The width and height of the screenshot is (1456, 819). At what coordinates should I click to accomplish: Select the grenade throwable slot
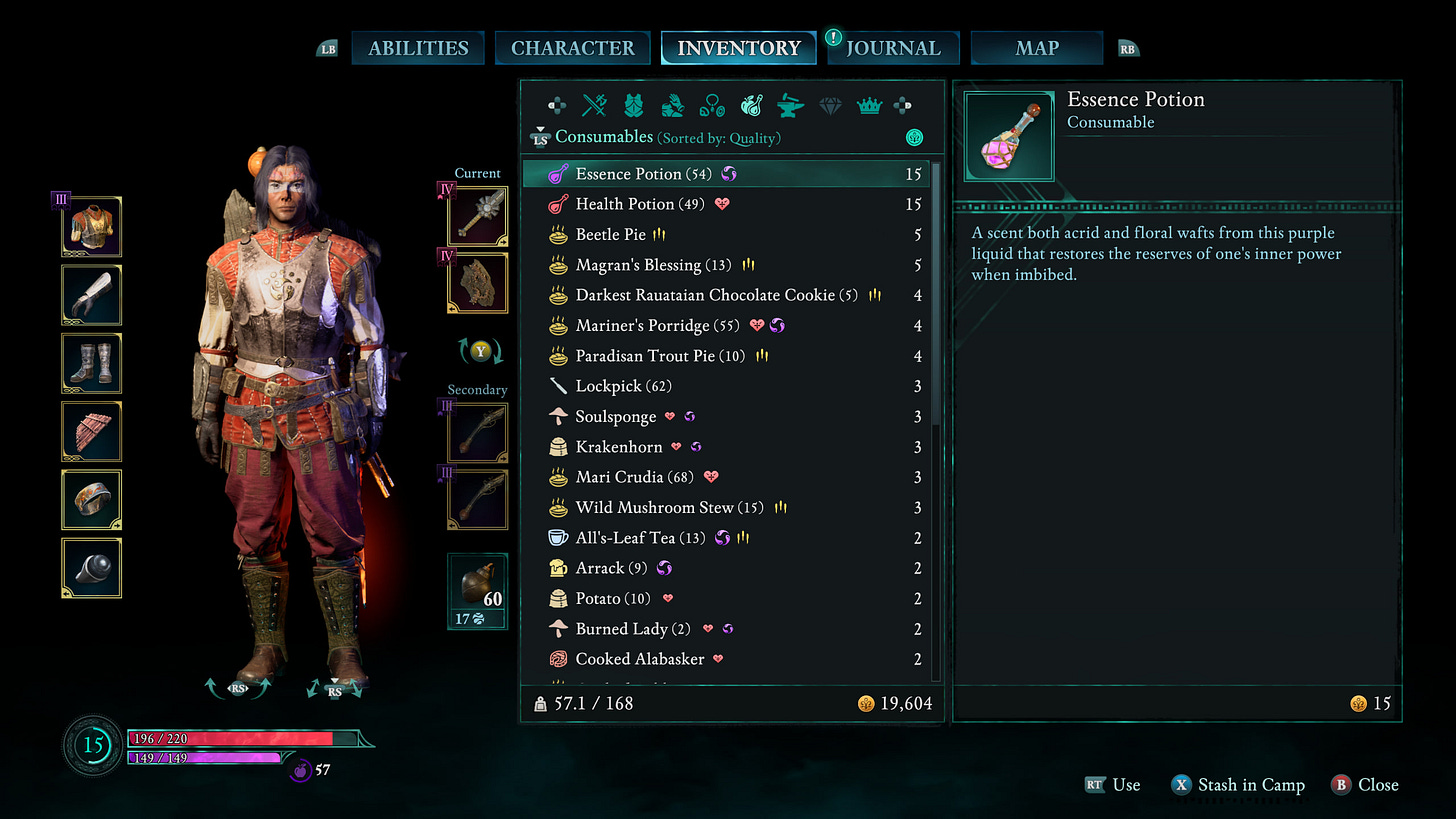pyautogui.click(x=477, y=591)
